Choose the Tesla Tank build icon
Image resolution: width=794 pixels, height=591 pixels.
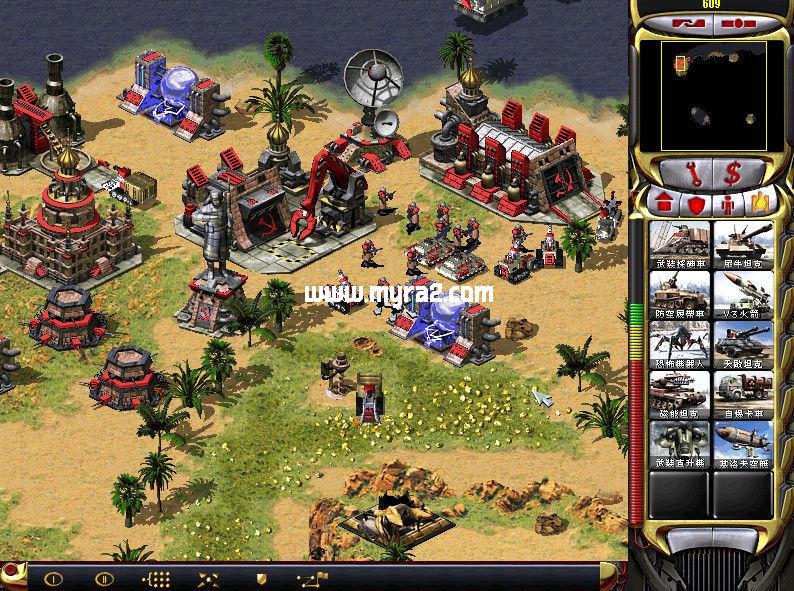click(680, 394)
